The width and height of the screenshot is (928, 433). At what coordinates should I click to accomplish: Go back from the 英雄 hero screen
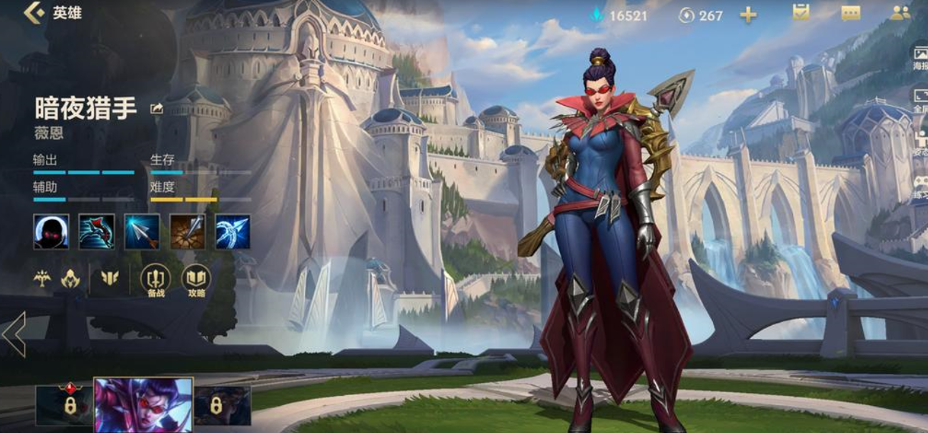35,13
